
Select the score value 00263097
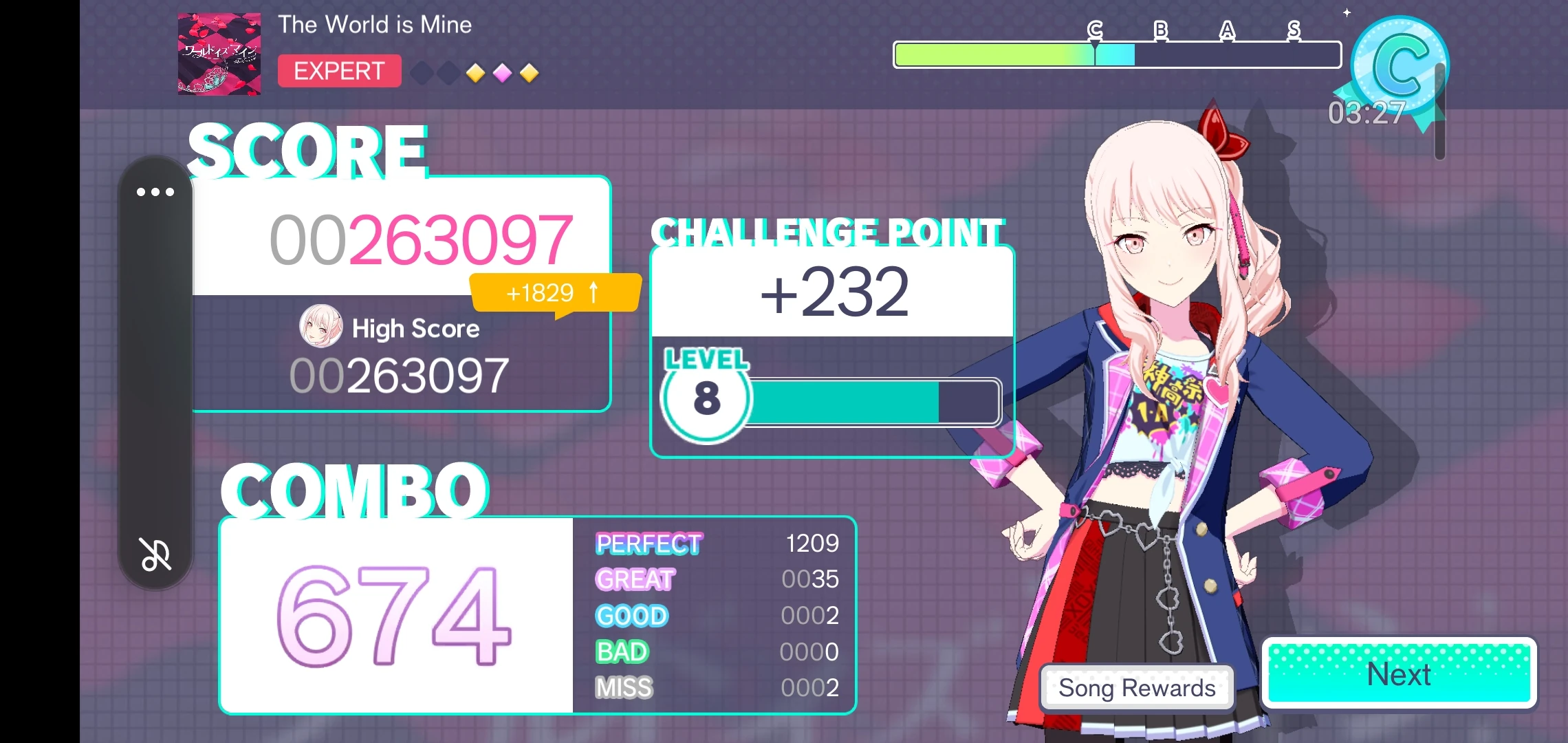pyautogui.click(x=420, y=241)
